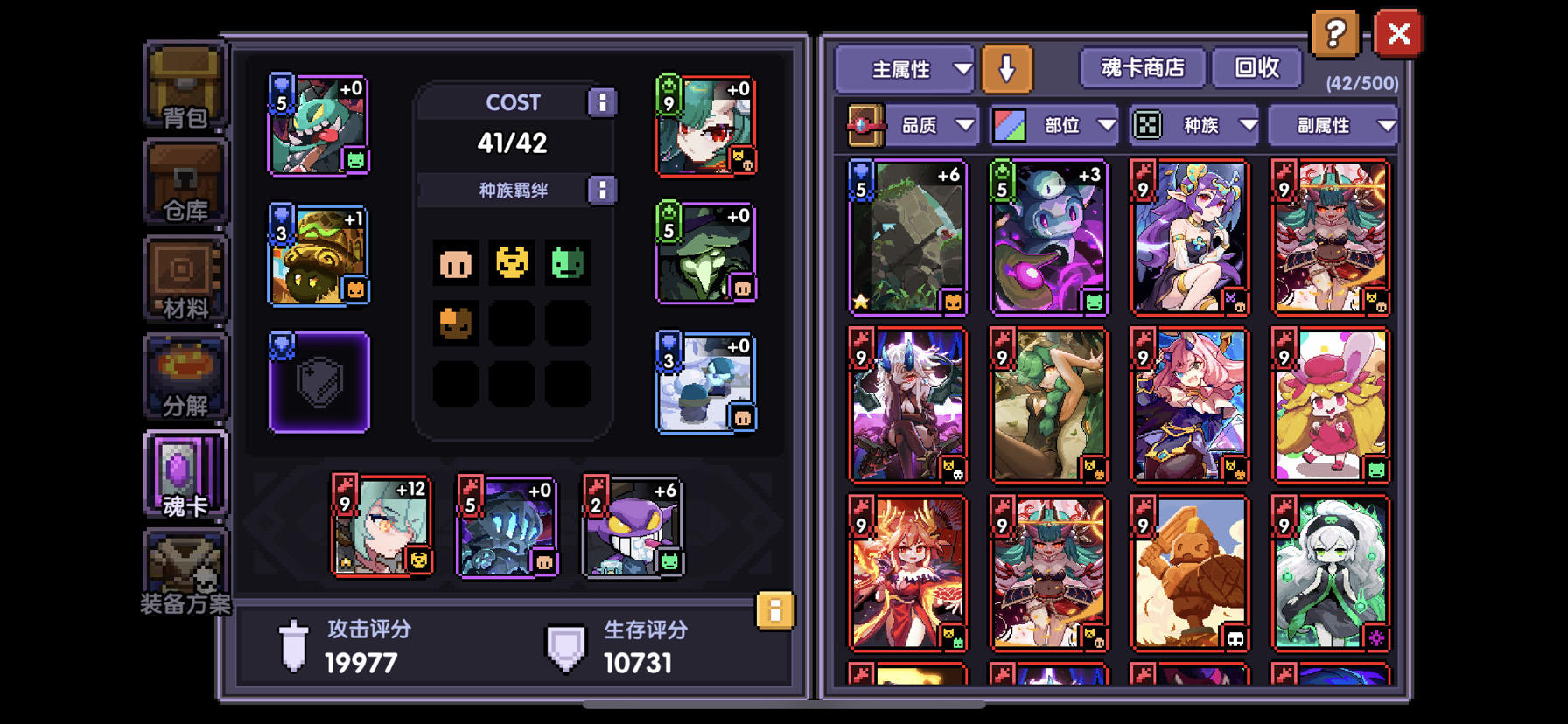Screen dimensions: 1568x724
Task: Open the 副属性 sub-attribute dropdown
Action: coord(1331,124)
